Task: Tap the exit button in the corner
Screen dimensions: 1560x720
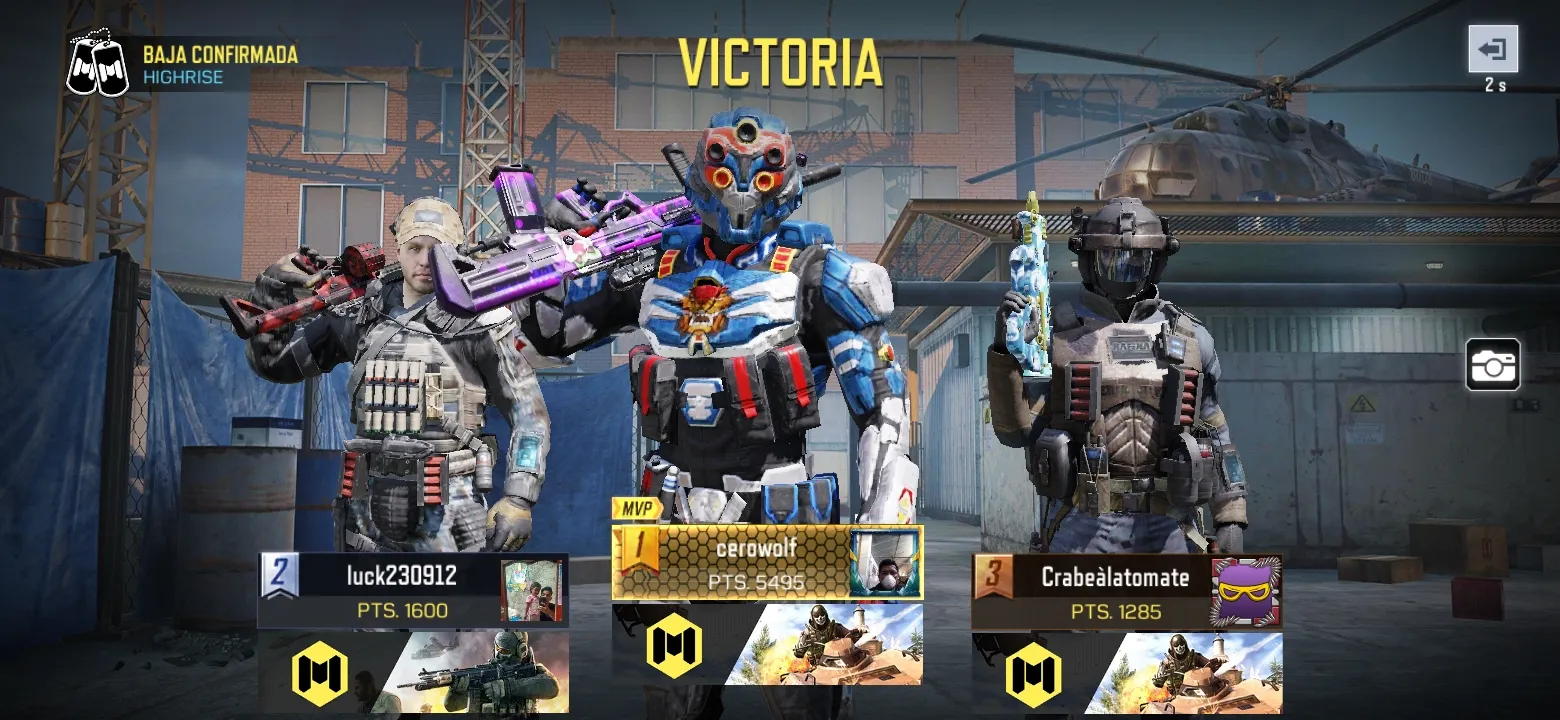Action: (x=1493, y=49)
